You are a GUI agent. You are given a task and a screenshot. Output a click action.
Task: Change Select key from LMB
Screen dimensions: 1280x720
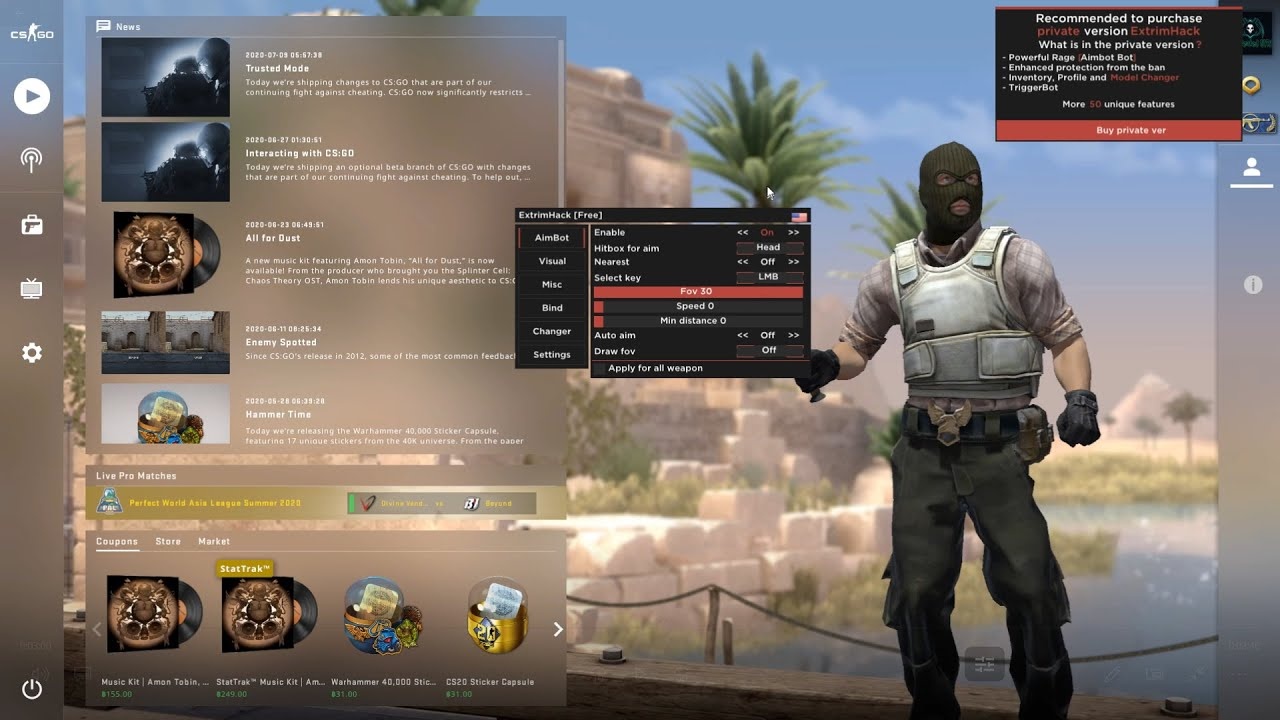pyautogui.click(x=770, y=277)
